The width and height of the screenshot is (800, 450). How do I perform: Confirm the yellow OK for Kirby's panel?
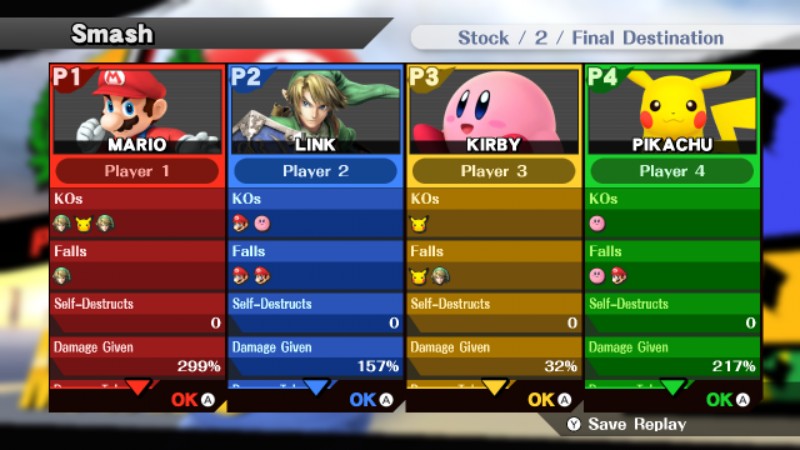pyautogui.click(x=549, y=400)
